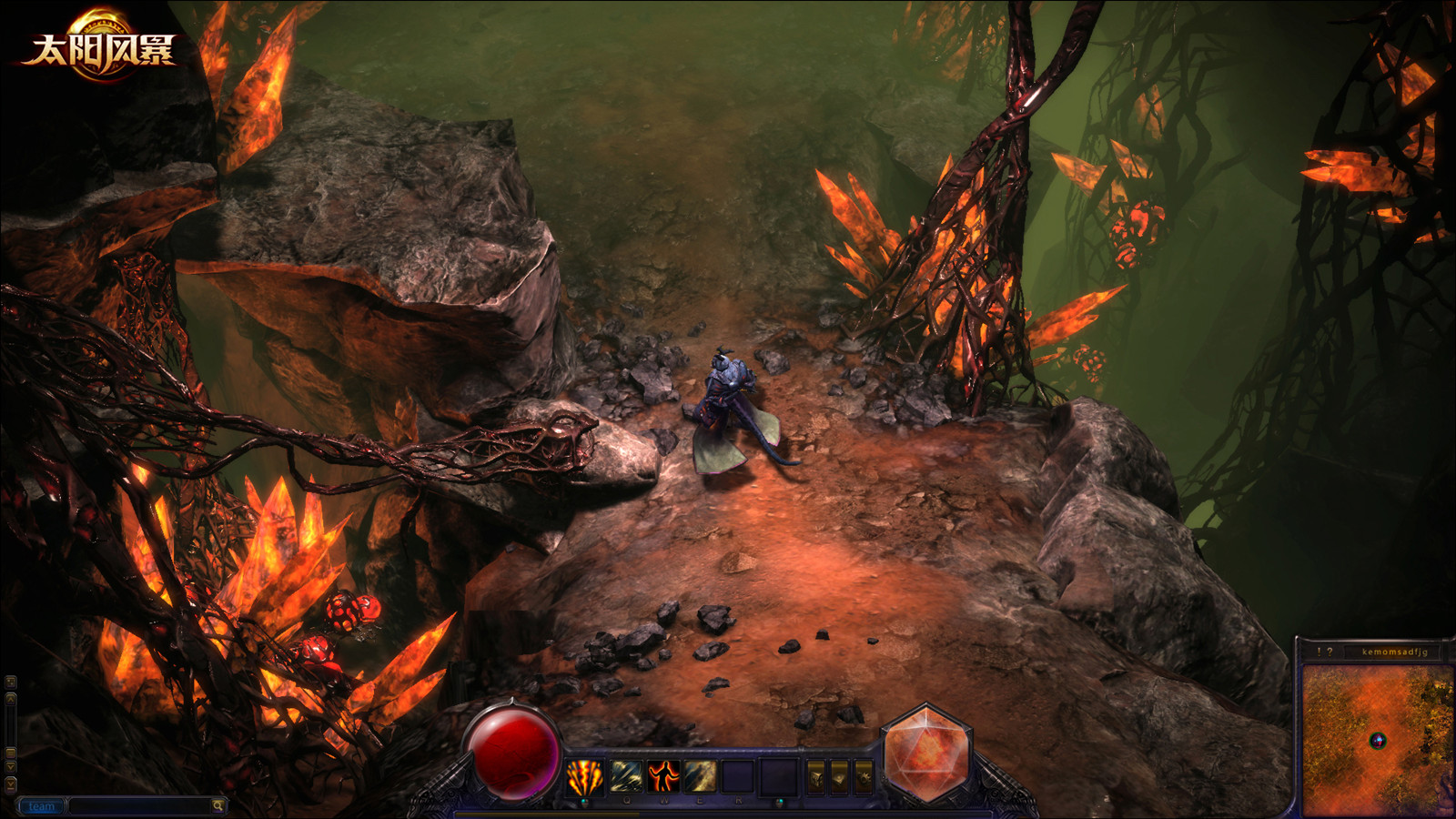Click the question mark above the minimap
This screenshot has height=819, width=1456.
point(1330,652)
